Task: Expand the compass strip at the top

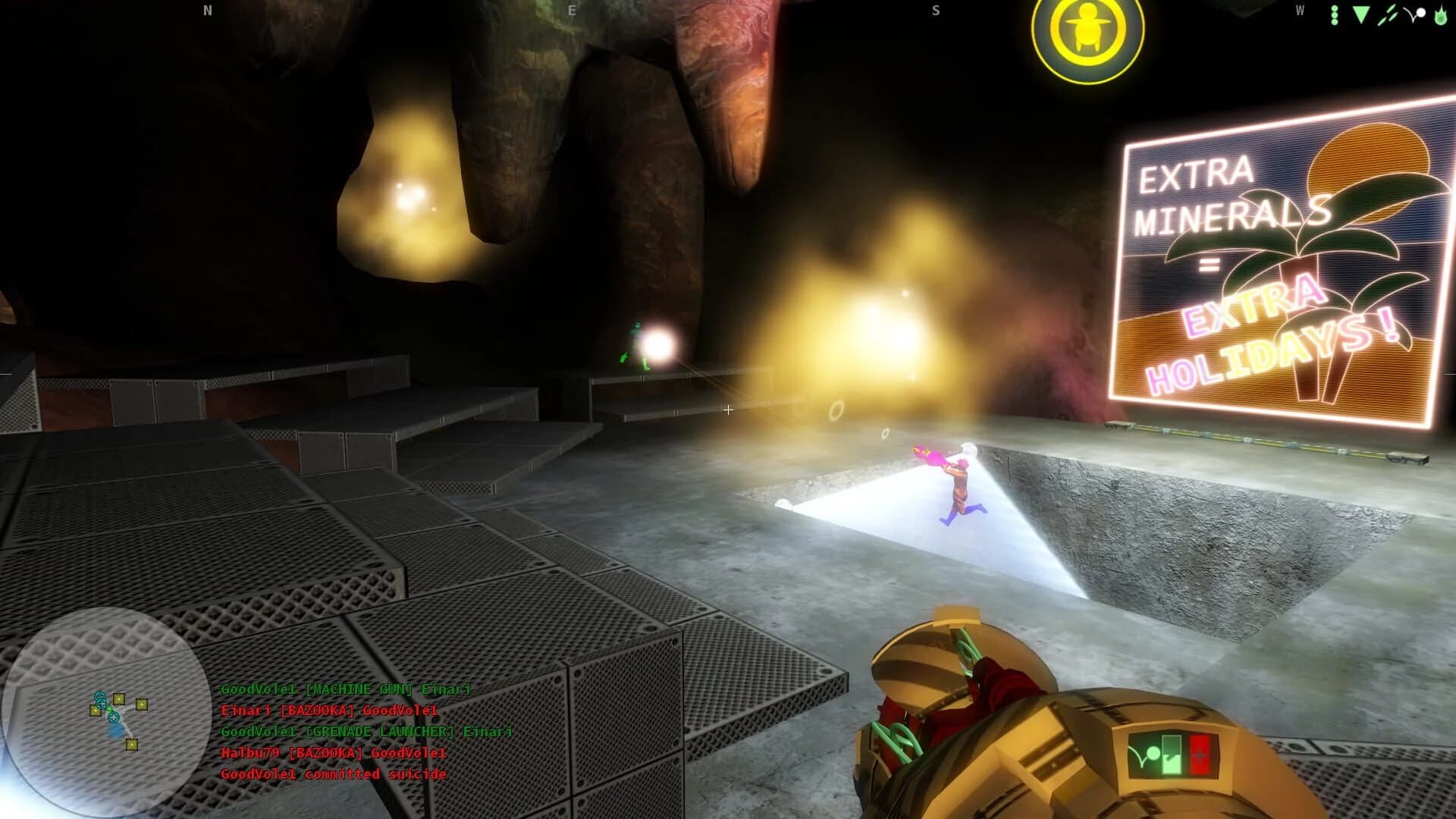Action: (728, 11)
